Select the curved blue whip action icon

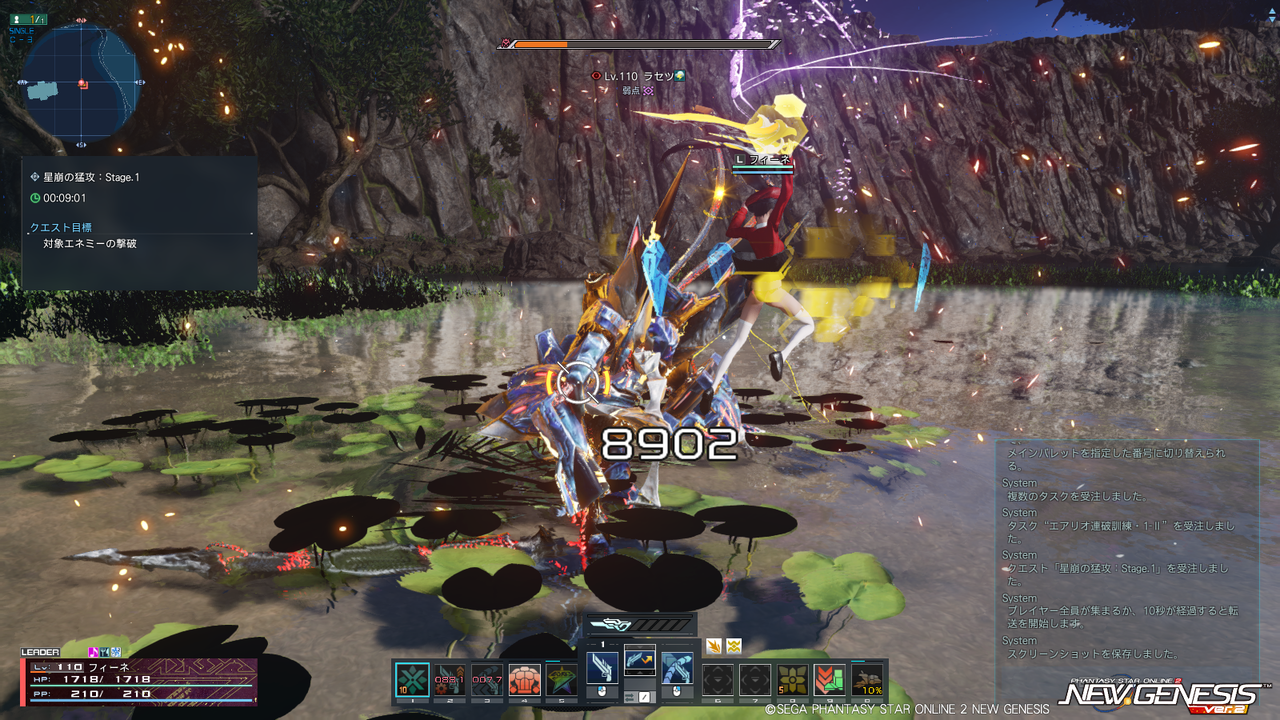[677, 668]
